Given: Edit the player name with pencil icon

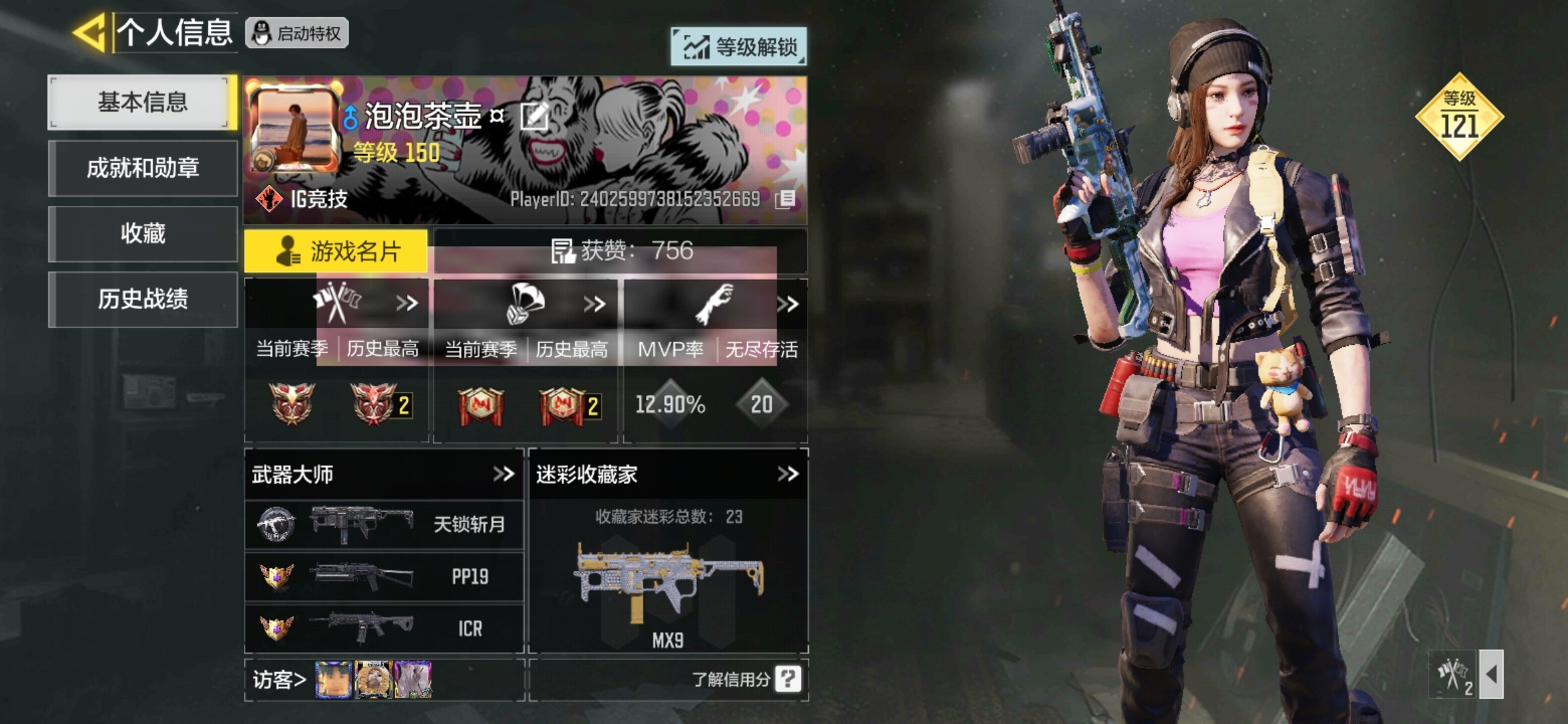Looking at the screenshot, I should click(535, 117).
